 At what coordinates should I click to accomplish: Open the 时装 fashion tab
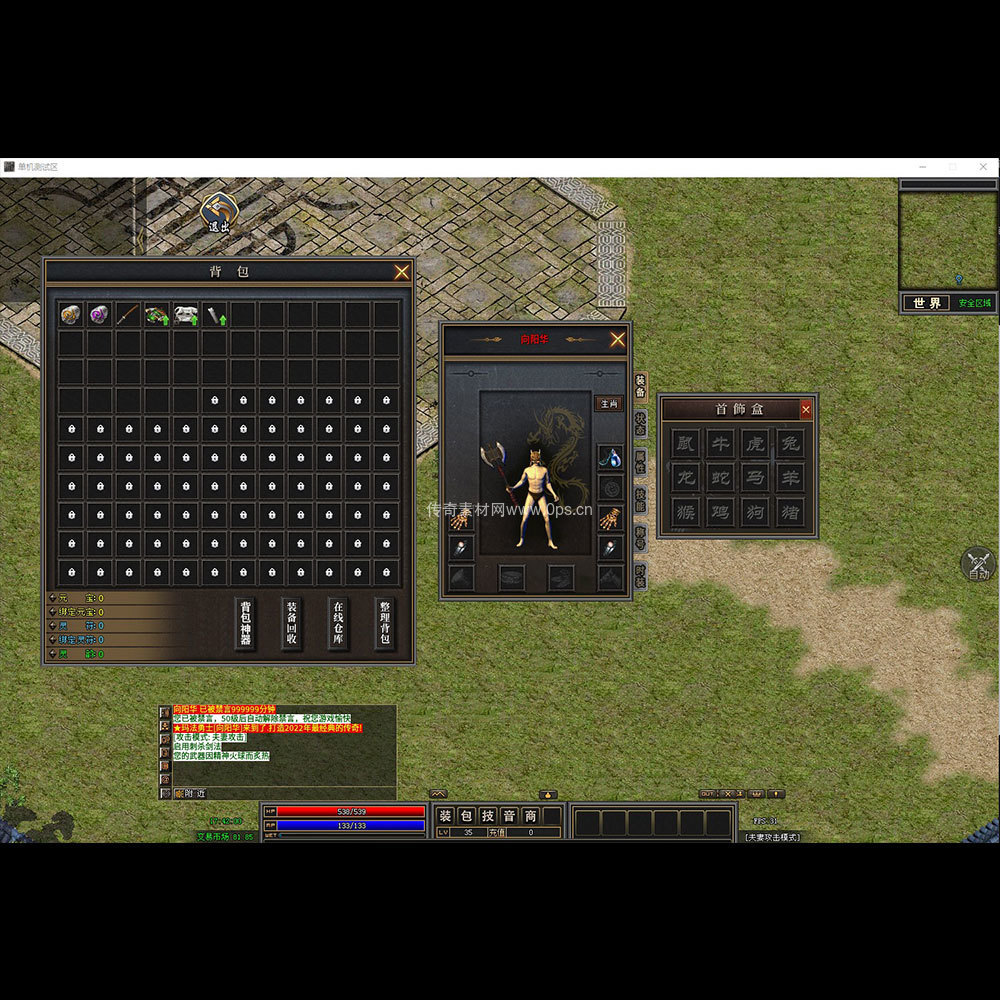click(x=640, y=575)
